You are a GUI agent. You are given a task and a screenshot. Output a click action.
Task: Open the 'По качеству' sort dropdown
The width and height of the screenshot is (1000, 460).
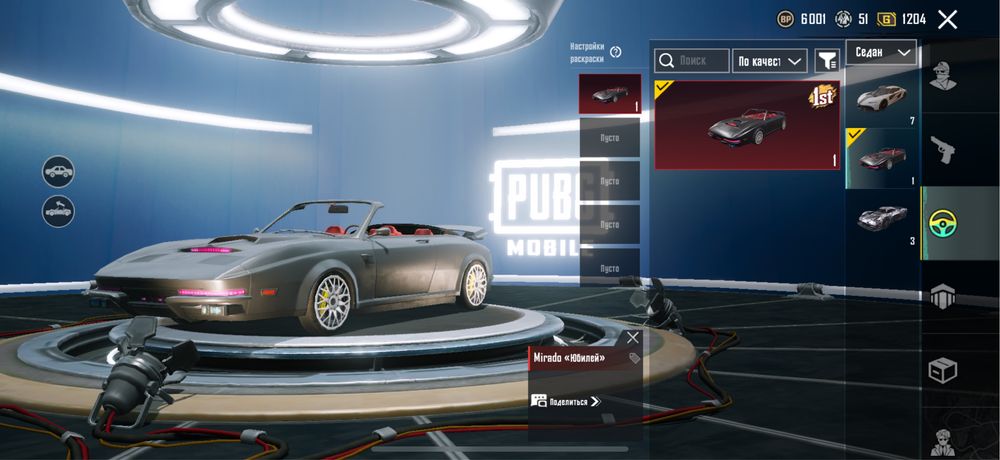[x=769, y=61]
